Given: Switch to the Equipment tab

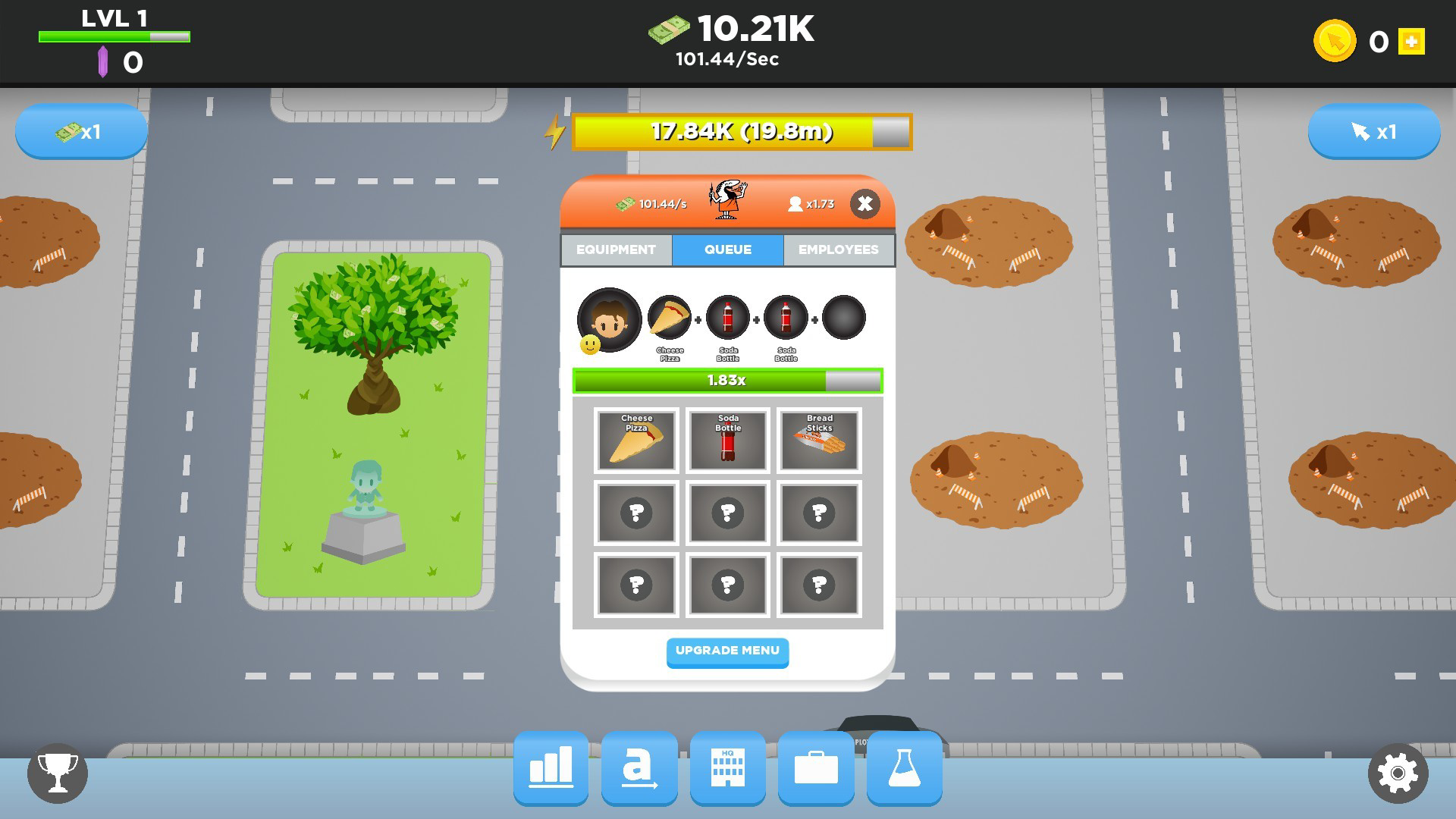Looking at the screenshot, I should (x=616, y=249).
